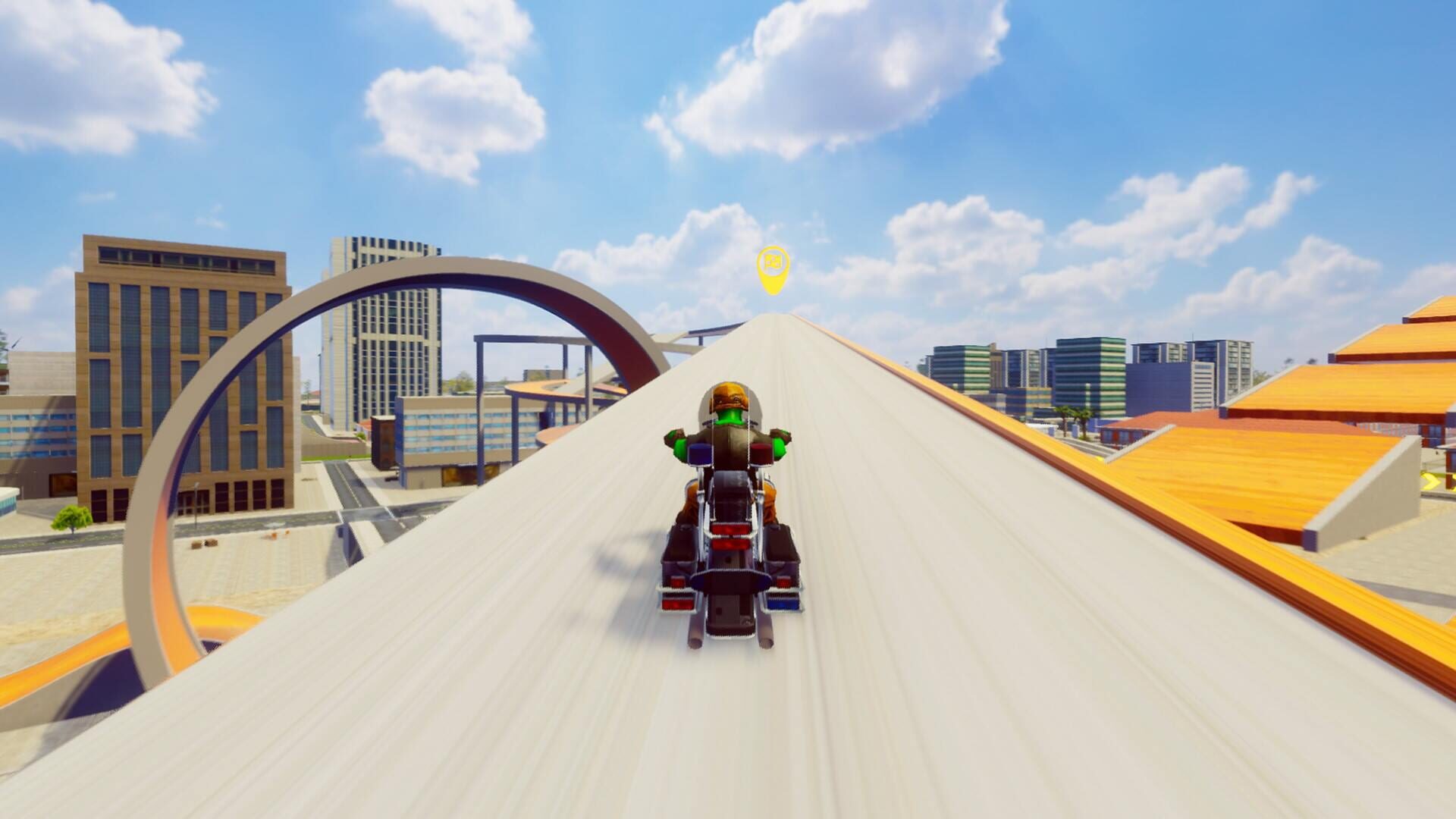Click the yellow checkered-flag waypoint marker

[773, 267]
